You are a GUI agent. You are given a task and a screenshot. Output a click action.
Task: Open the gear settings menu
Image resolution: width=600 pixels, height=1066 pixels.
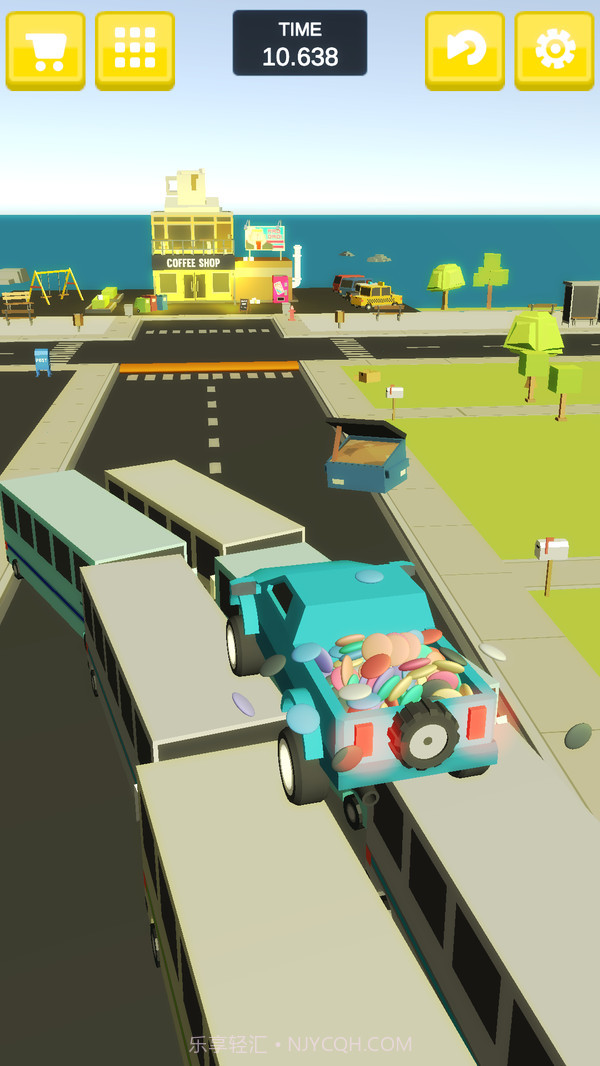tap(554, 49)
